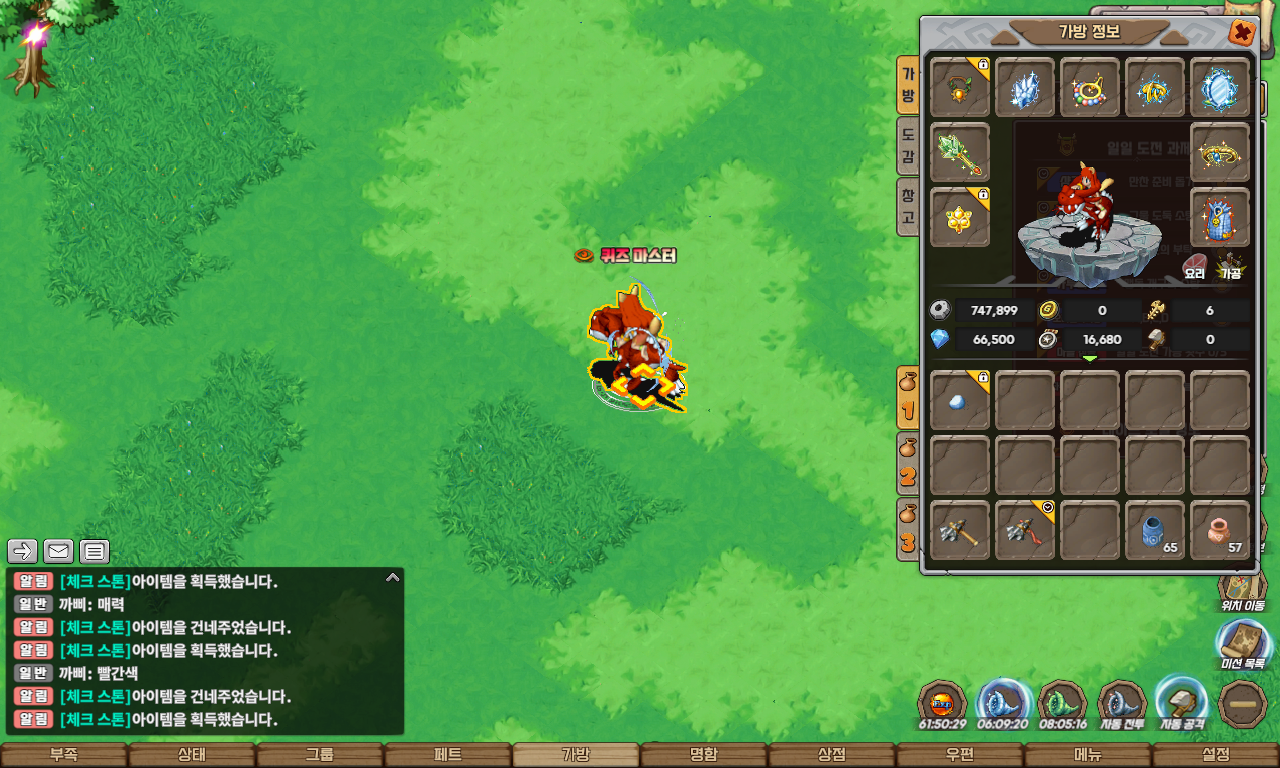Screen dimensions: 1280x768
Task: Open the 상점 shop menu
Action: 832,755
